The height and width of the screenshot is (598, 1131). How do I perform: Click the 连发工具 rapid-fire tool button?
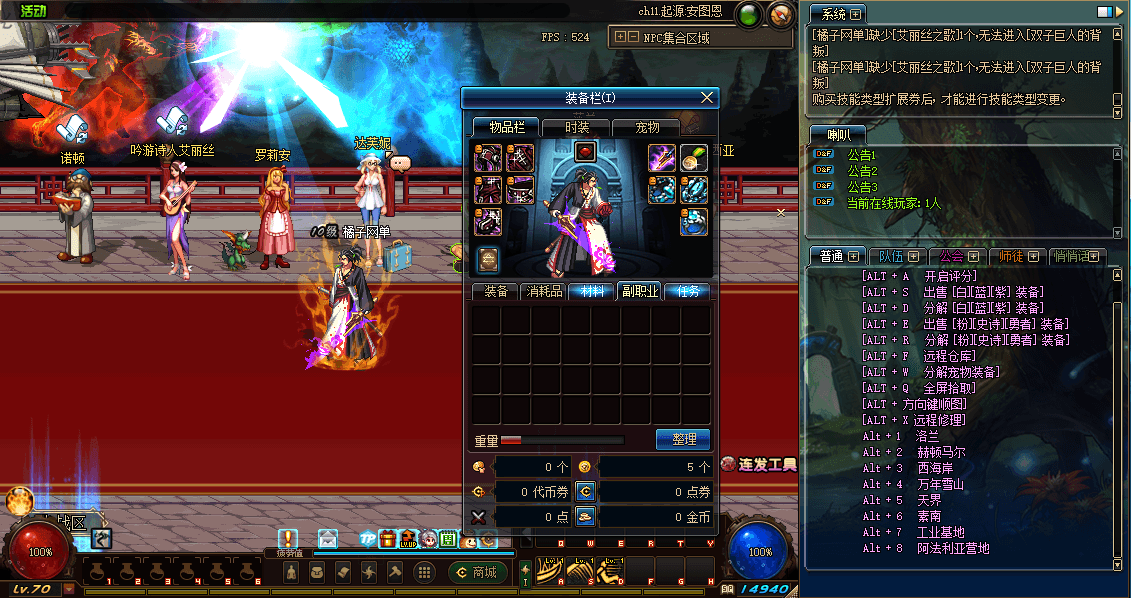click(x=760, y=464)
